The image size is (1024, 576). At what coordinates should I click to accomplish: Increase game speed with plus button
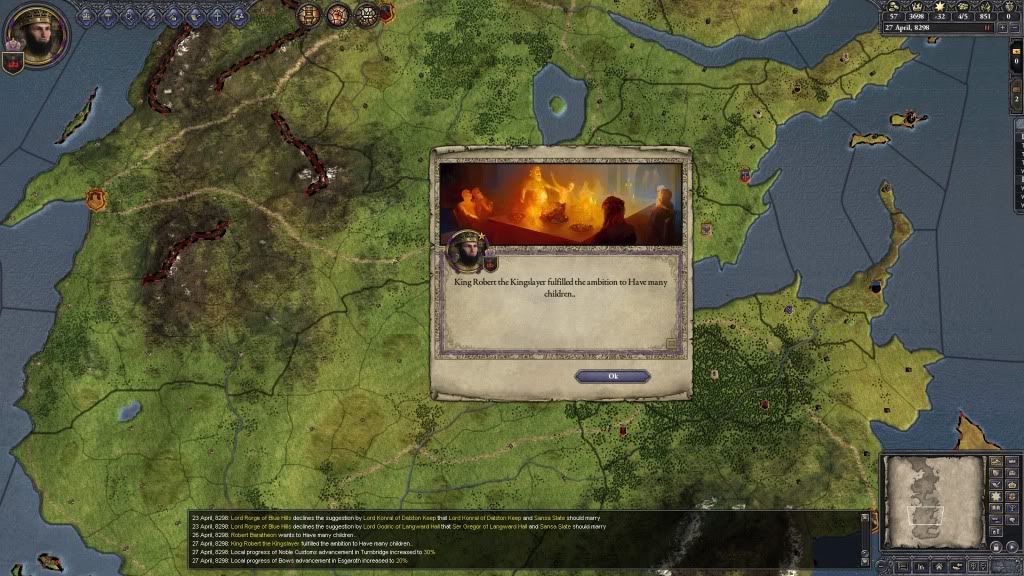pos(1001,28)
